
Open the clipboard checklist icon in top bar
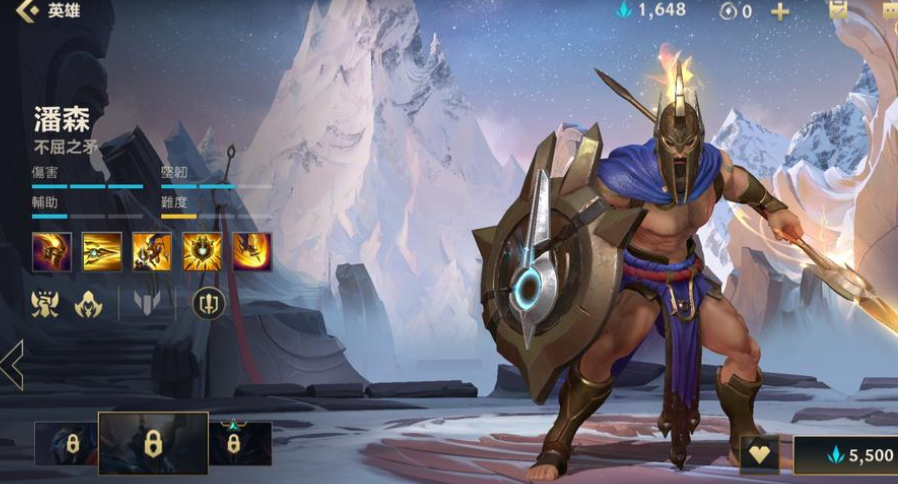tap(838, 9)
